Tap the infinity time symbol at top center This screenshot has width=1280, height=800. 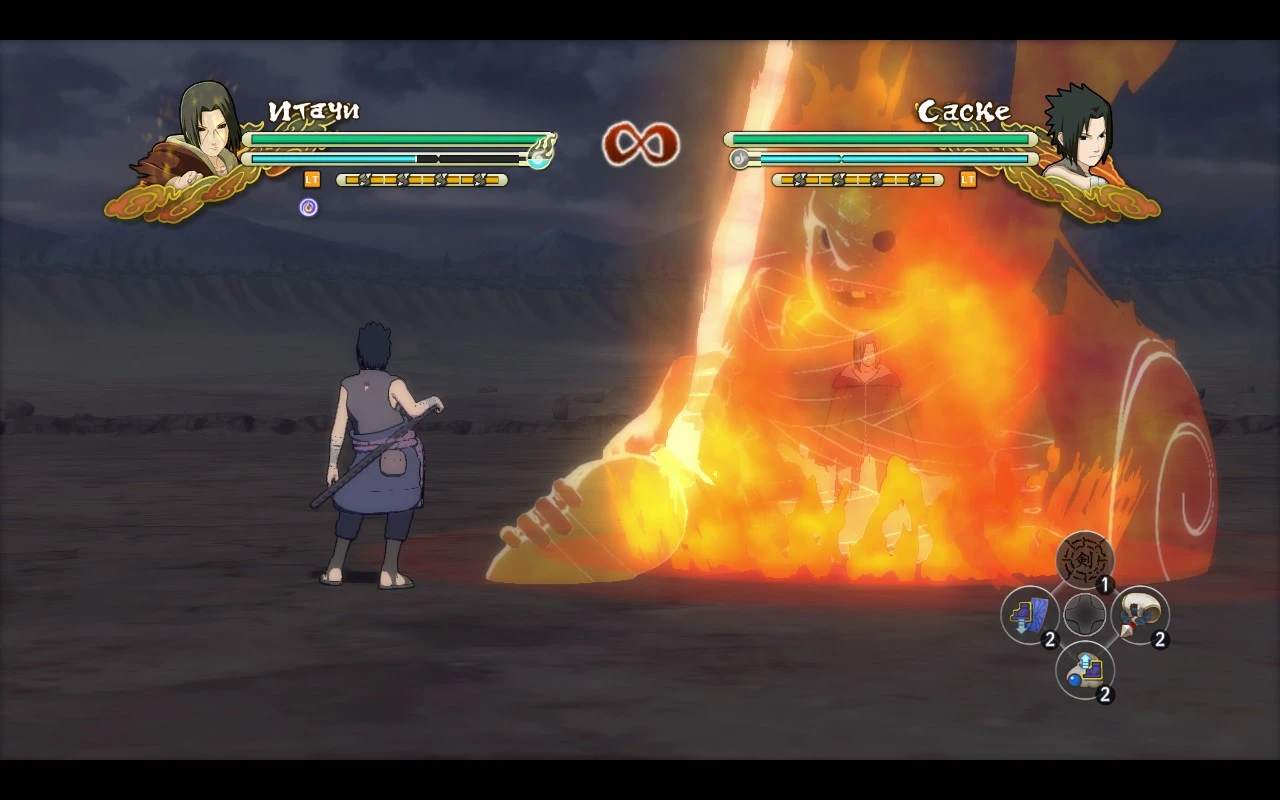(x=640, y=144)
